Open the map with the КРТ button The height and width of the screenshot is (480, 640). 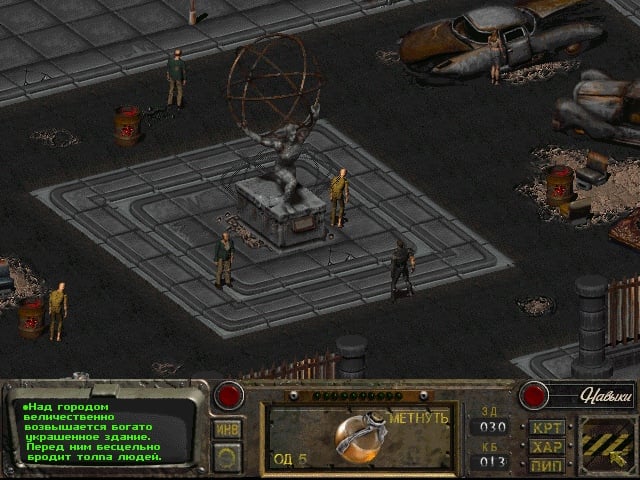547,427
